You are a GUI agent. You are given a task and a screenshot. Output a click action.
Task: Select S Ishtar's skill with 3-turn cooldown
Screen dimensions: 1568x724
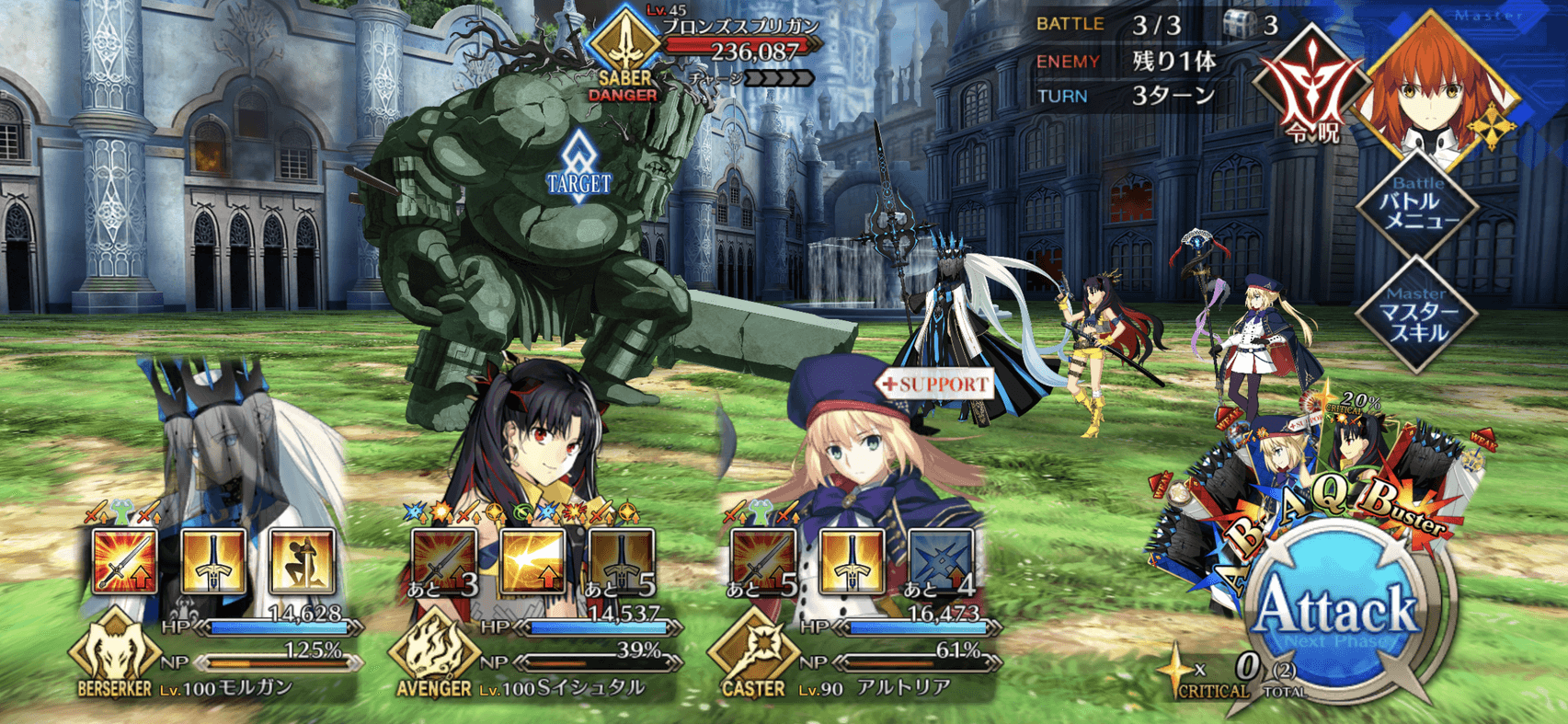(x=444, y=561)
